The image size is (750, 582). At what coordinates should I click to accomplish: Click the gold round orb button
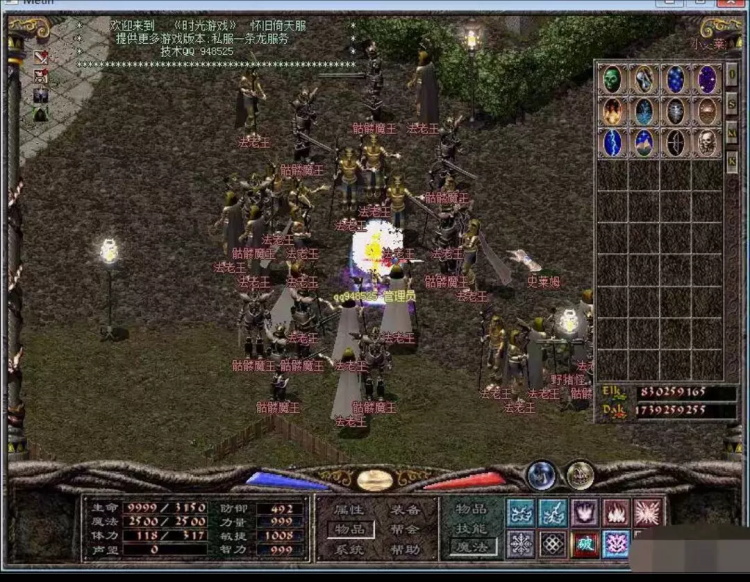tap(579, 474)
